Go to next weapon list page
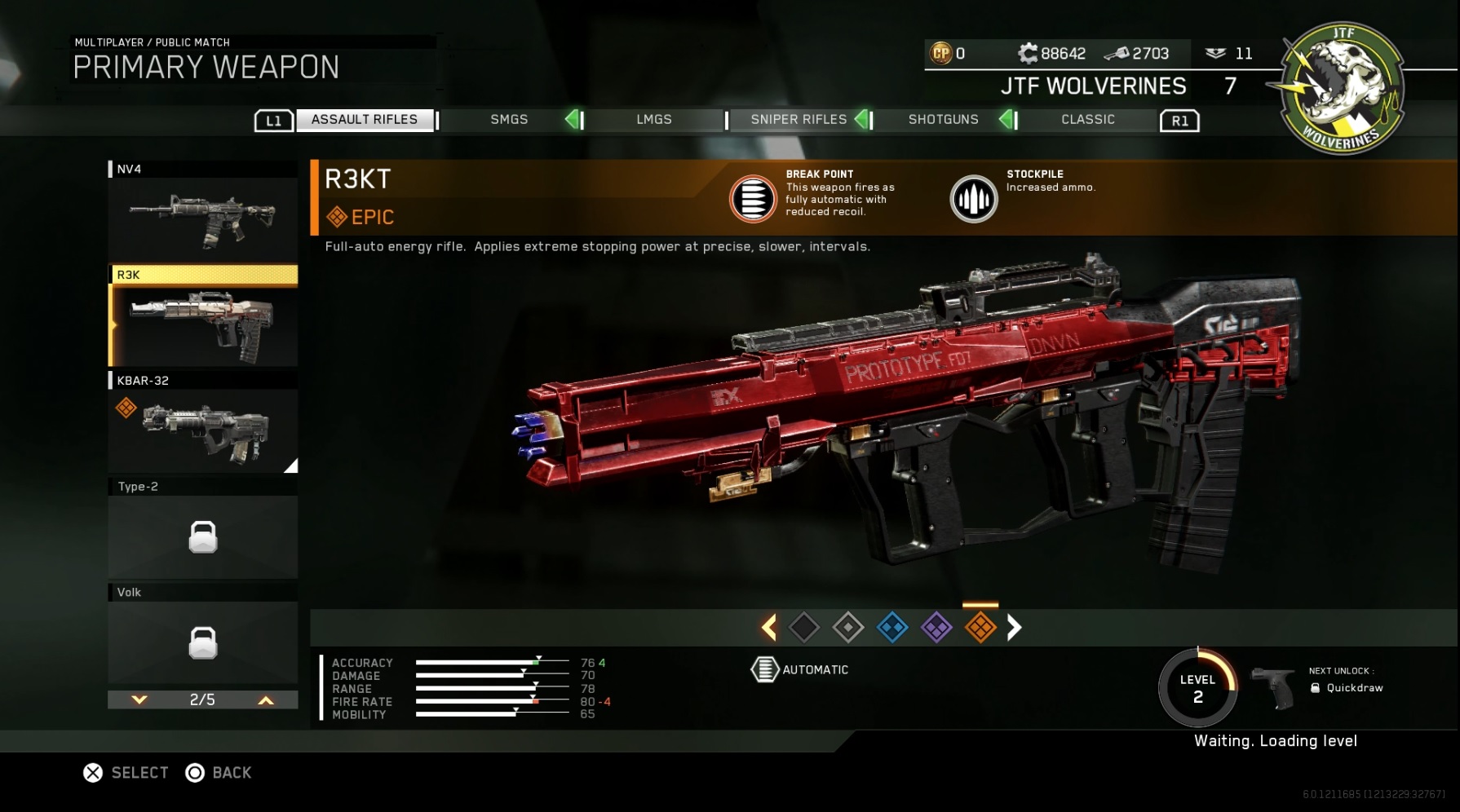 tap(139, 699)
